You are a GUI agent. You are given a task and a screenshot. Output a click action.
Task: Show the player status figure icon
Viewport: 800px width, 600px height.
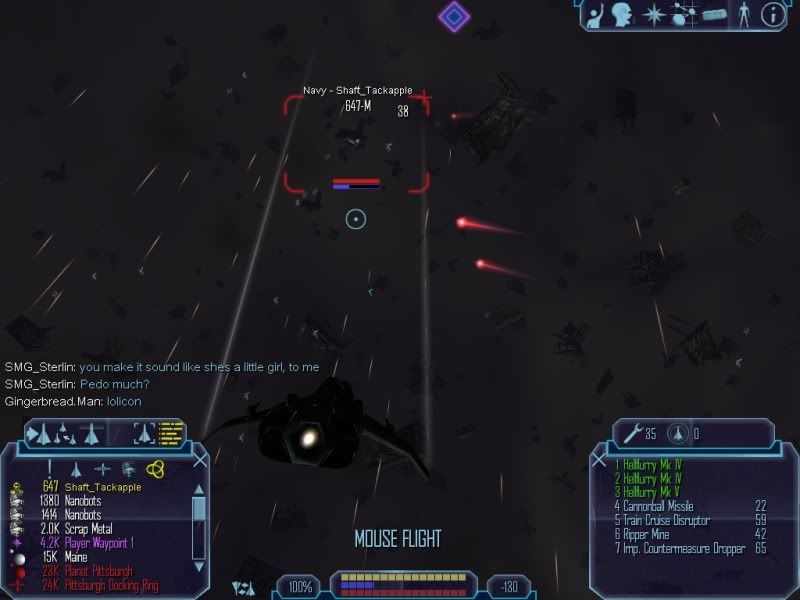[742, 14]
